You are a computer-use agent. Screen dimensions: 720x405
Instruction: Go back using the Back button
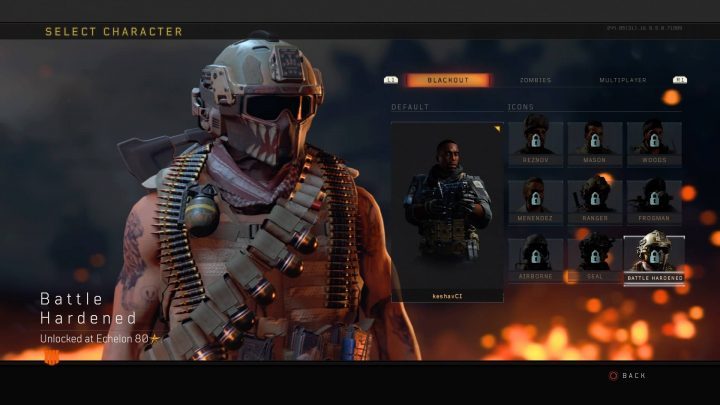pos(627,375)
